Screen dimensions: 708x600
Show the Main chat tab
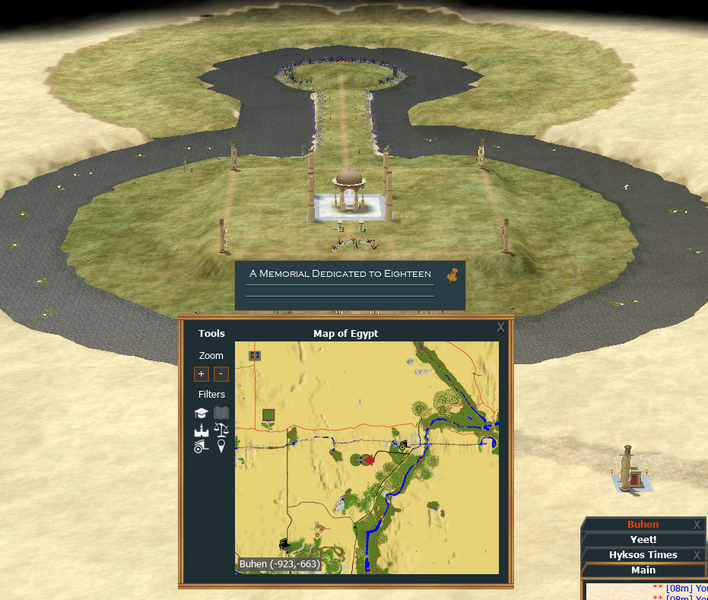[642, 570]
